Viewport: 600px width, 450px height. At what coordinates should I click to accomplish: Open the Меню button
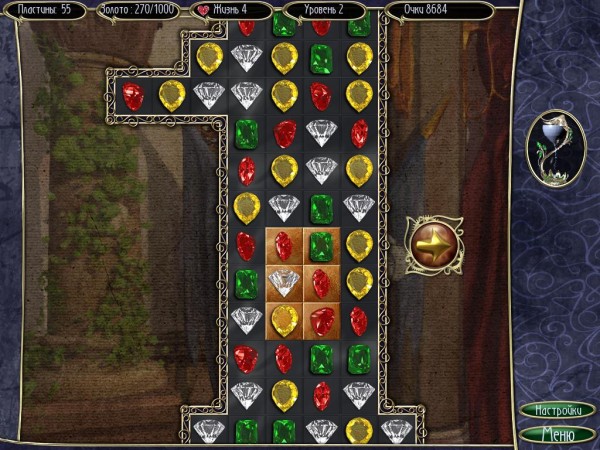(x=557, y=433)
